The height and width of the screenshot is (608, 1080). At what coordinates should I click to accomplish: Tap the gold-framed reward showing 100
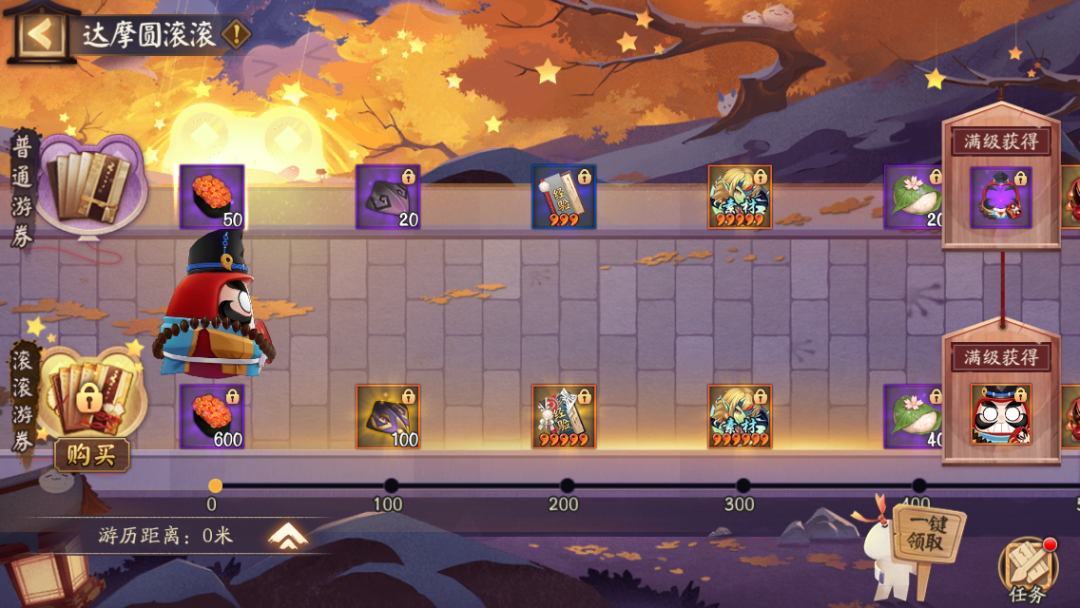click(x=388, y=416)
